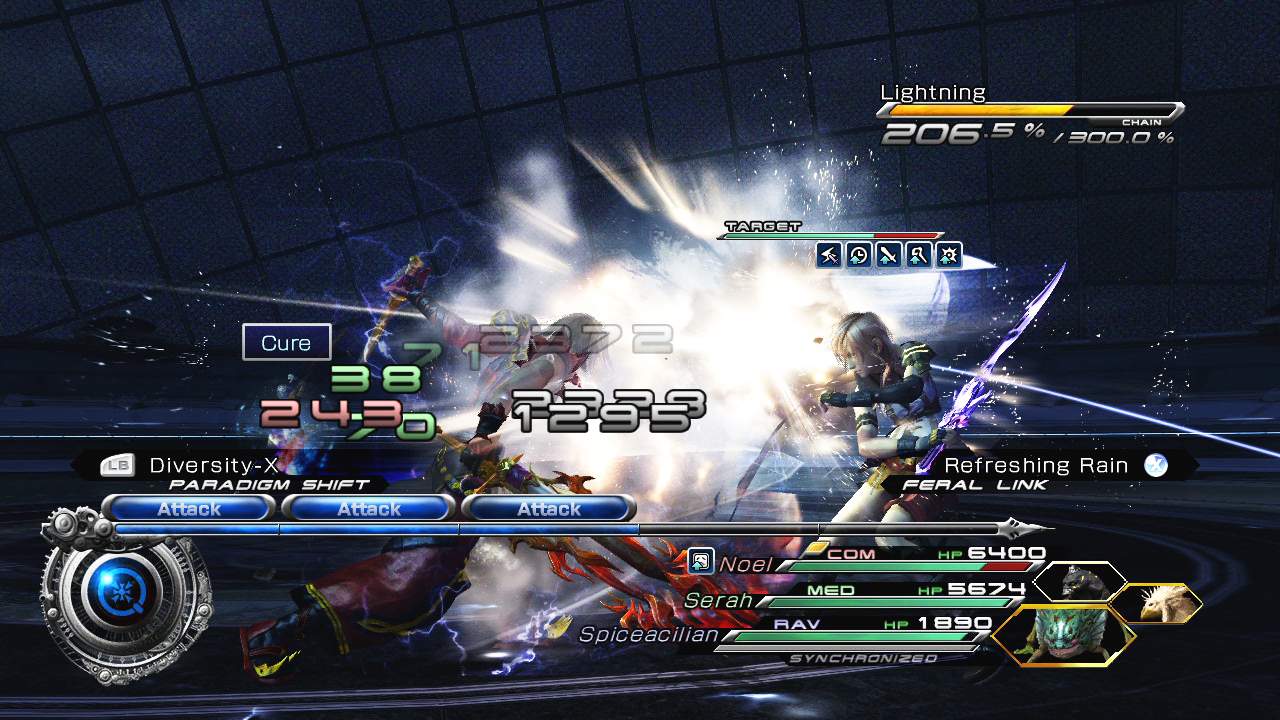This screenshot has height=720, width=1280.
Task: Select the Feral Link X-button icon beside Refreshing Rain
Action: (x=1157, y=464)
